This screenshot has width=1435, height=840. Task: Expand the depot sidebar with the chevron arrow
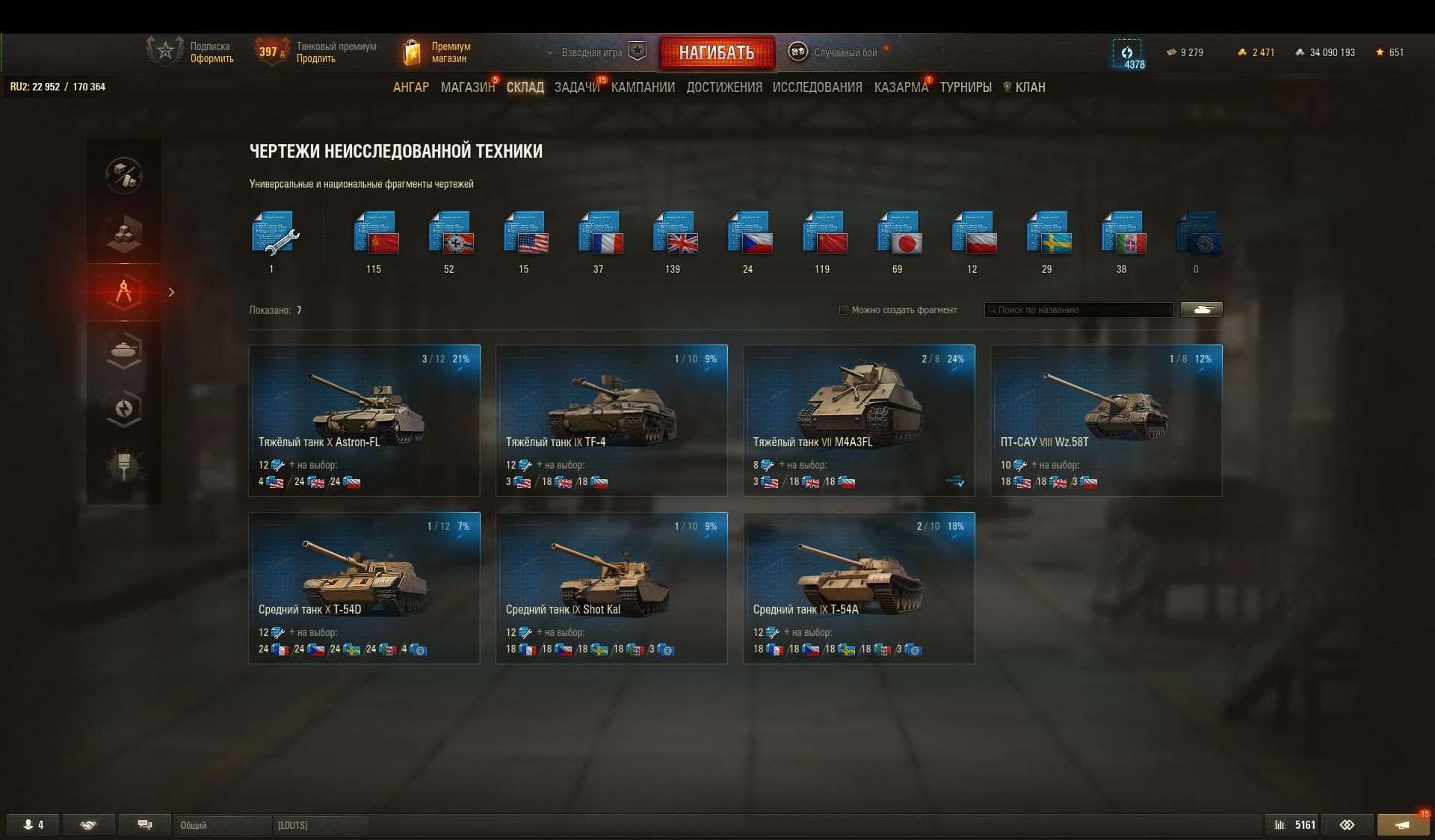[171, 292]
